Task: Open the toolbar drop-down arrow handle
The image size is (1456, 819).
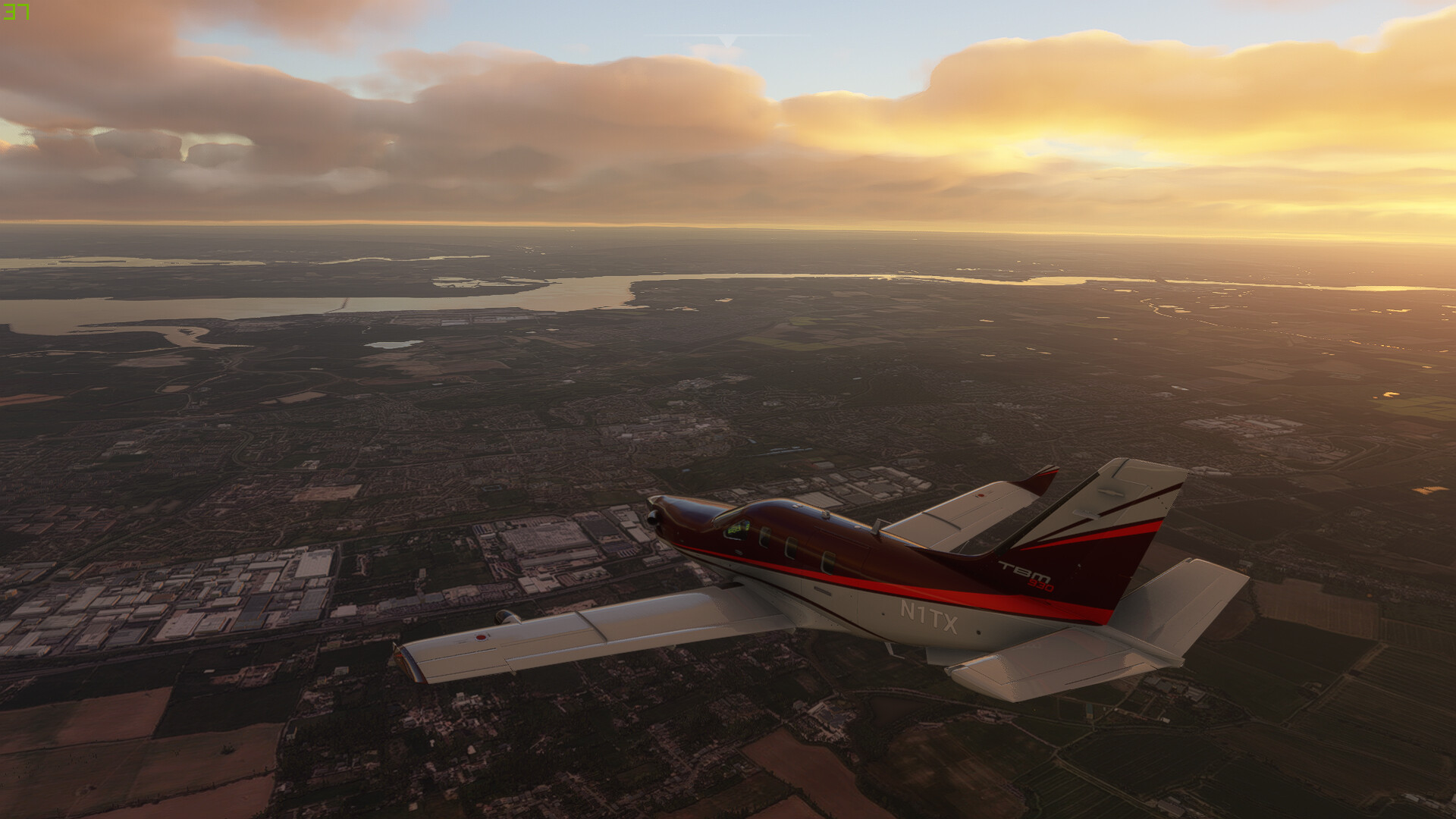Action: (727, 39)
